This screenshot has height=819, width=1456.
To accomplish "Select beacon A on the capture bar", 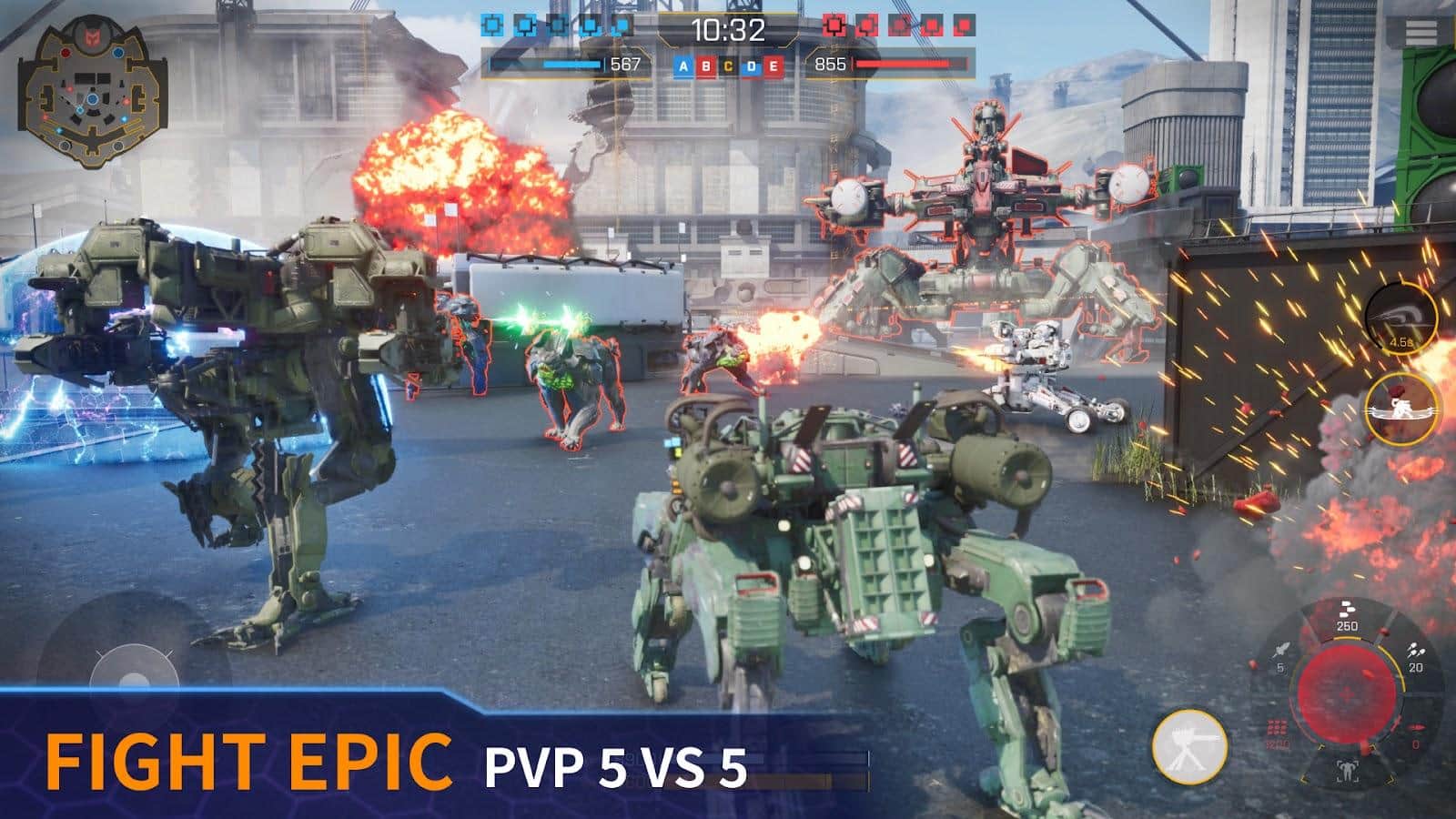I will 683,66.
